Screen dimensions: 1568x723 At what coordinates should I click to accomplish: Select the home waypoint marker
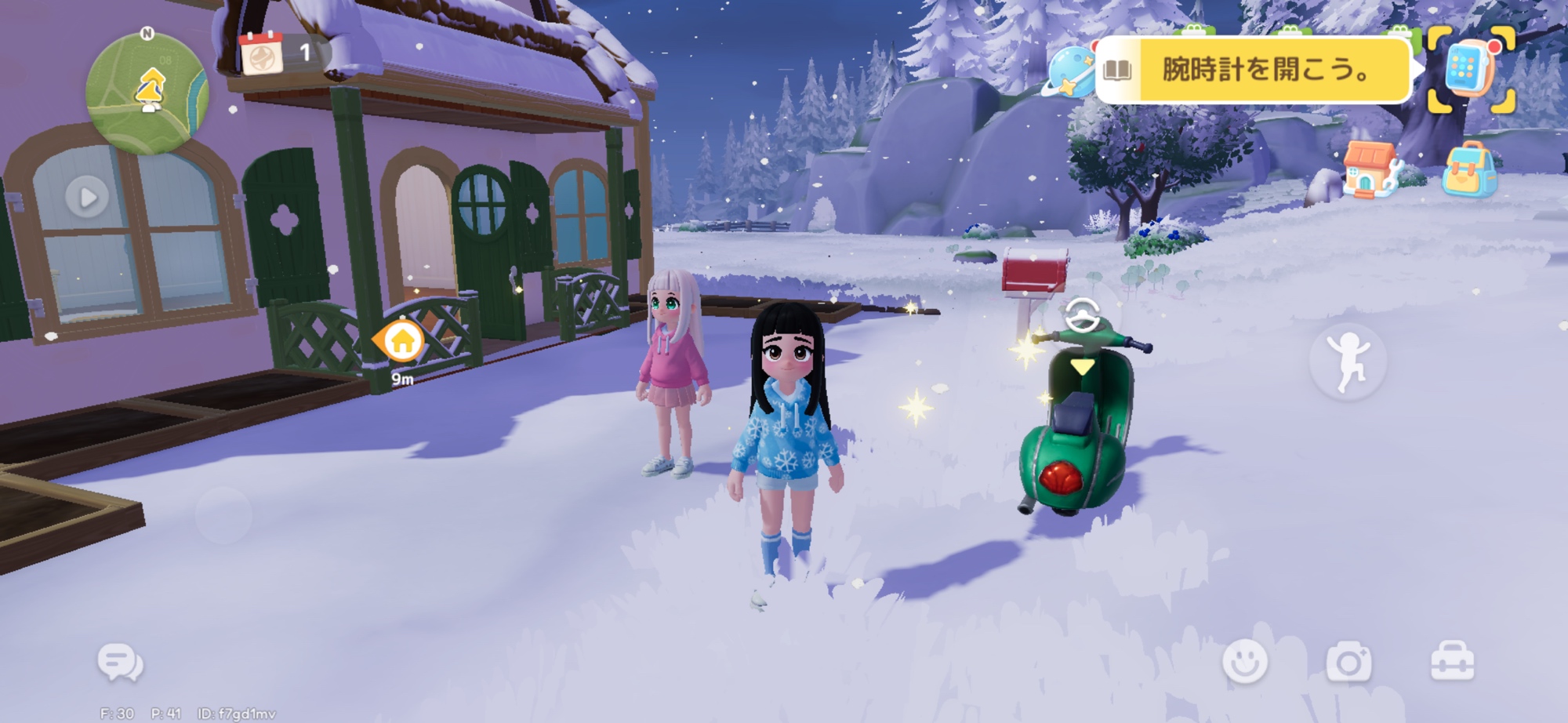[401, 342]
